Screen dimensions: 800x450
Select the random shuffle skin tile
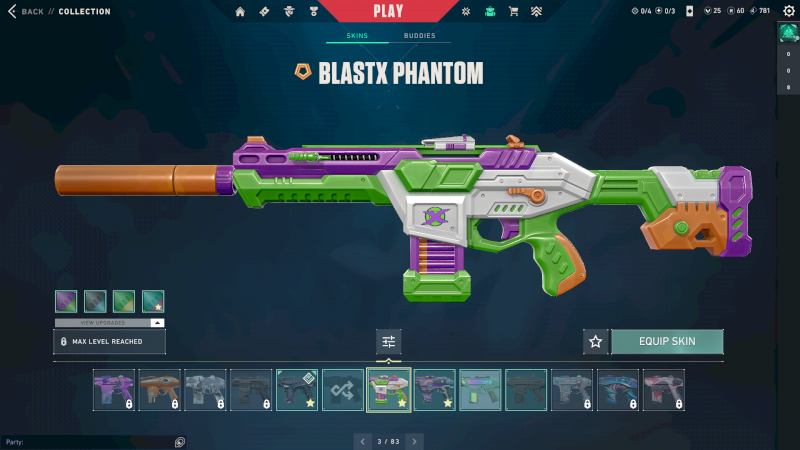coord(343,390)
